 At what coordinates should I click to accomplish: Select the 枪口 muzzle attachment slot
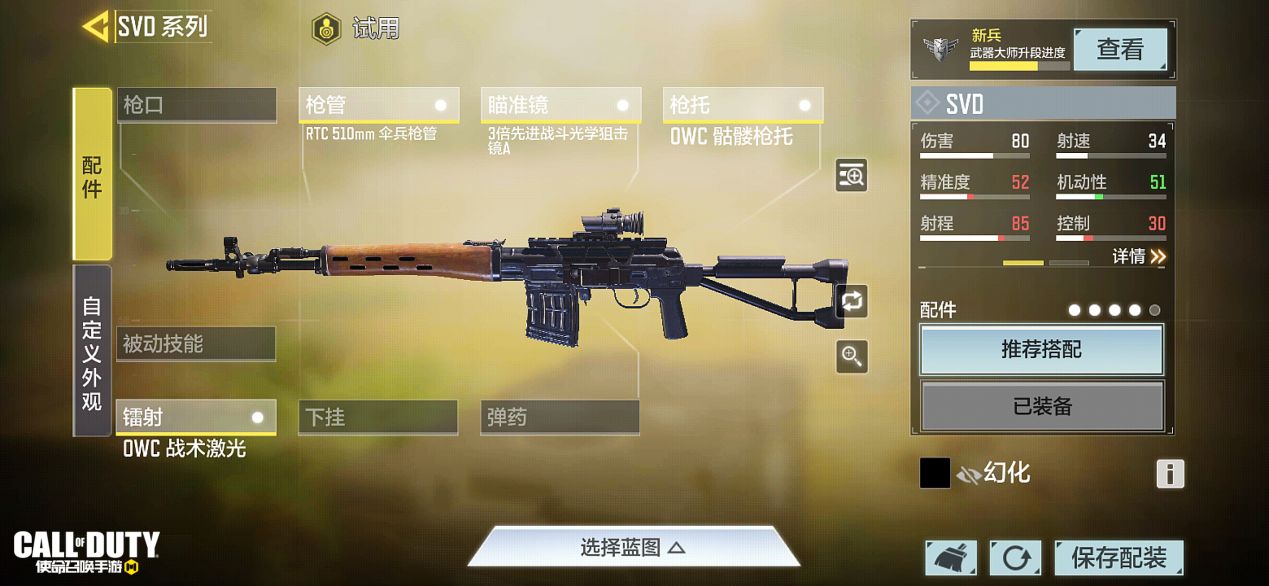pos(196,105)
